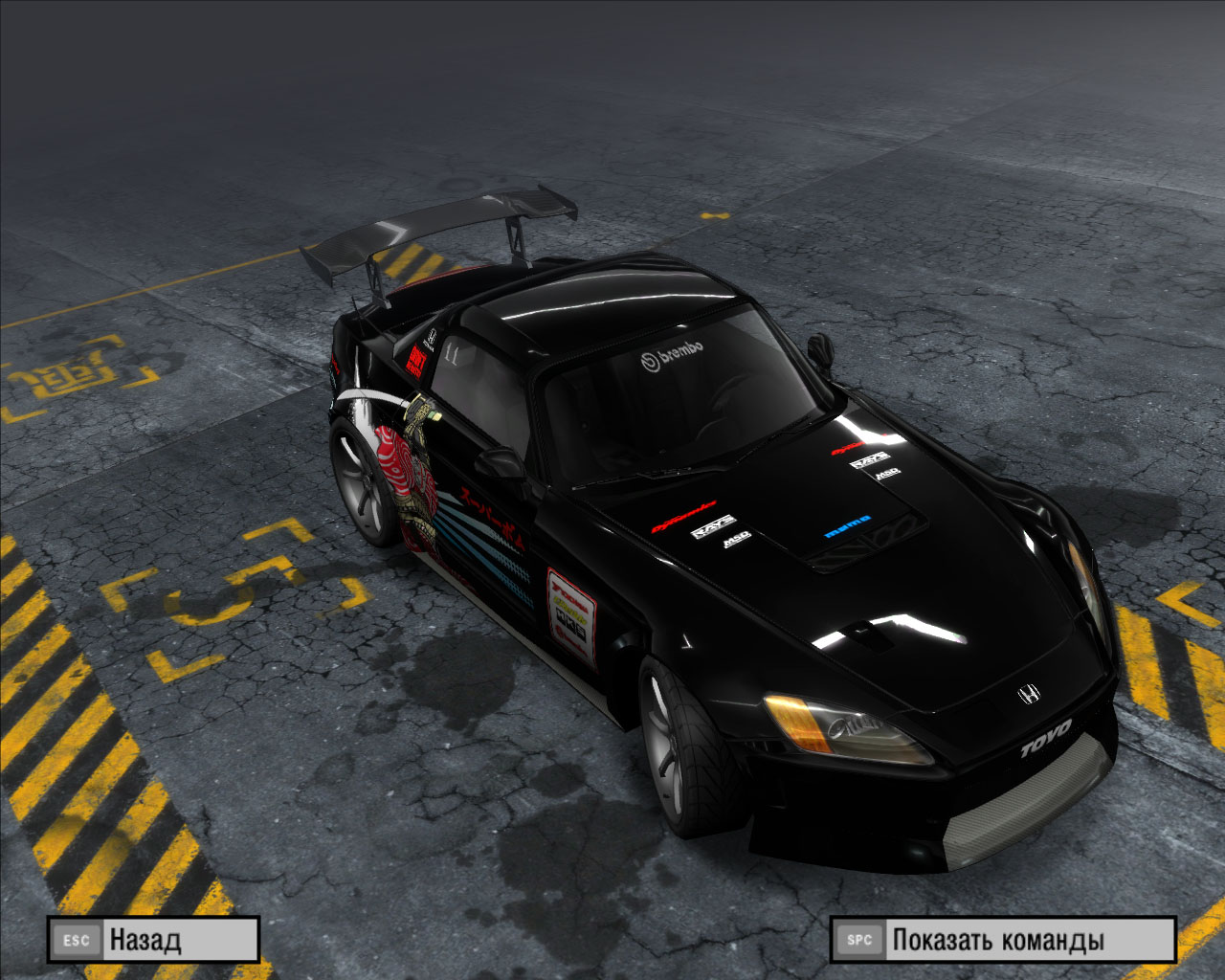The width and height of the screenshot is (1225, 980).
Task: Click the Показать команды button
Action: pos(1002,940)
